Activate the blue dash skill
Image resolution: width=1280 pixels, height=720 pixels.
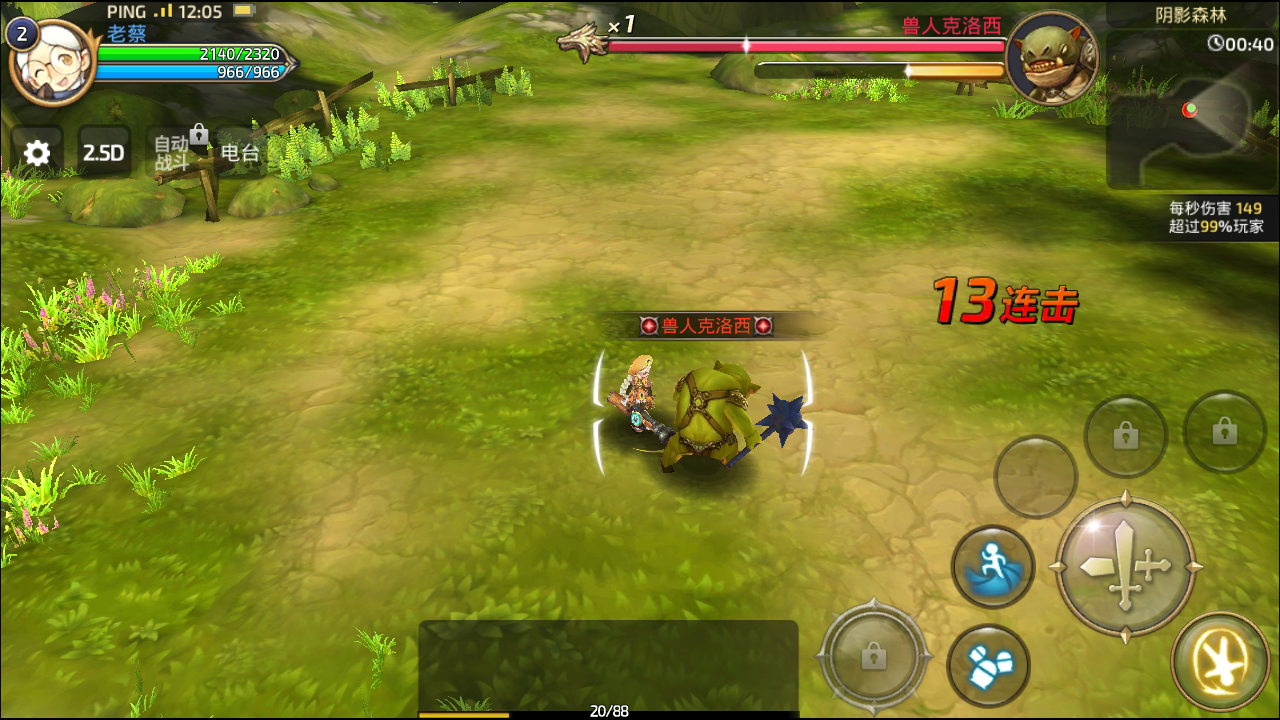[x=992, y=566]
